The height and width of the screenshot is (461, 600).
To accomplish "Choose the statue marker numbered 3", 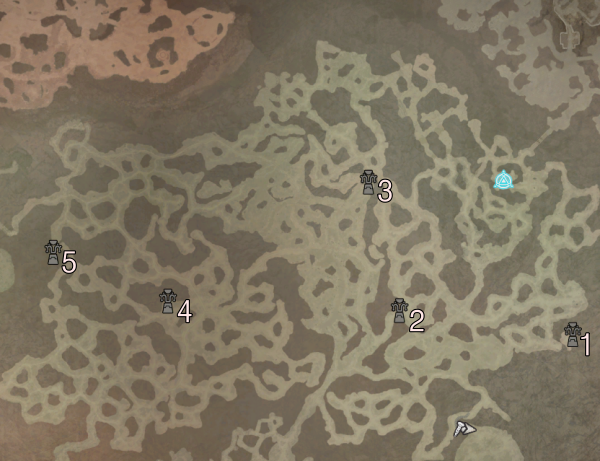I will point(369,183).
